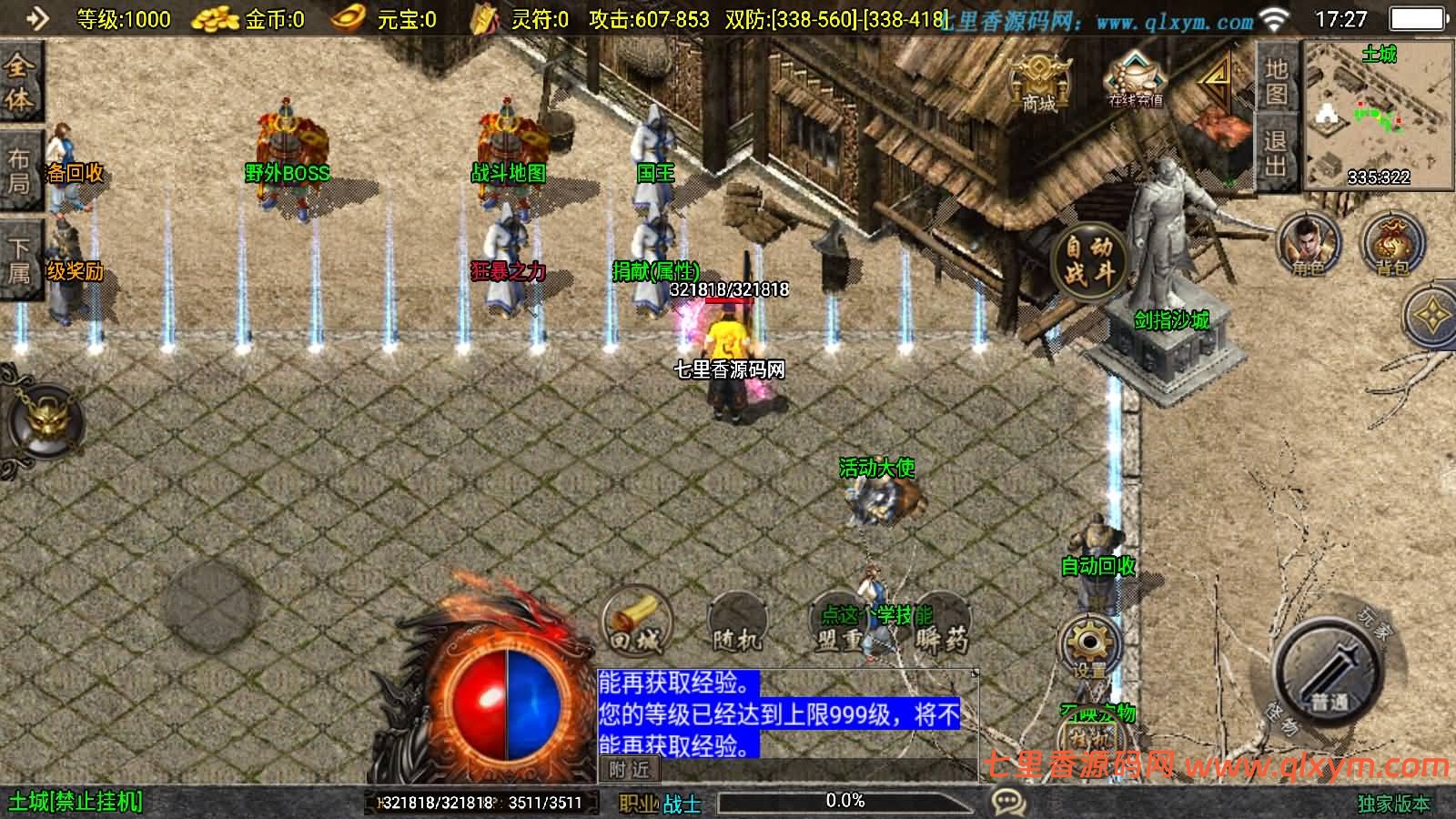
Task: Open 设置 settings gear
Action: (x=1089, y=646)
